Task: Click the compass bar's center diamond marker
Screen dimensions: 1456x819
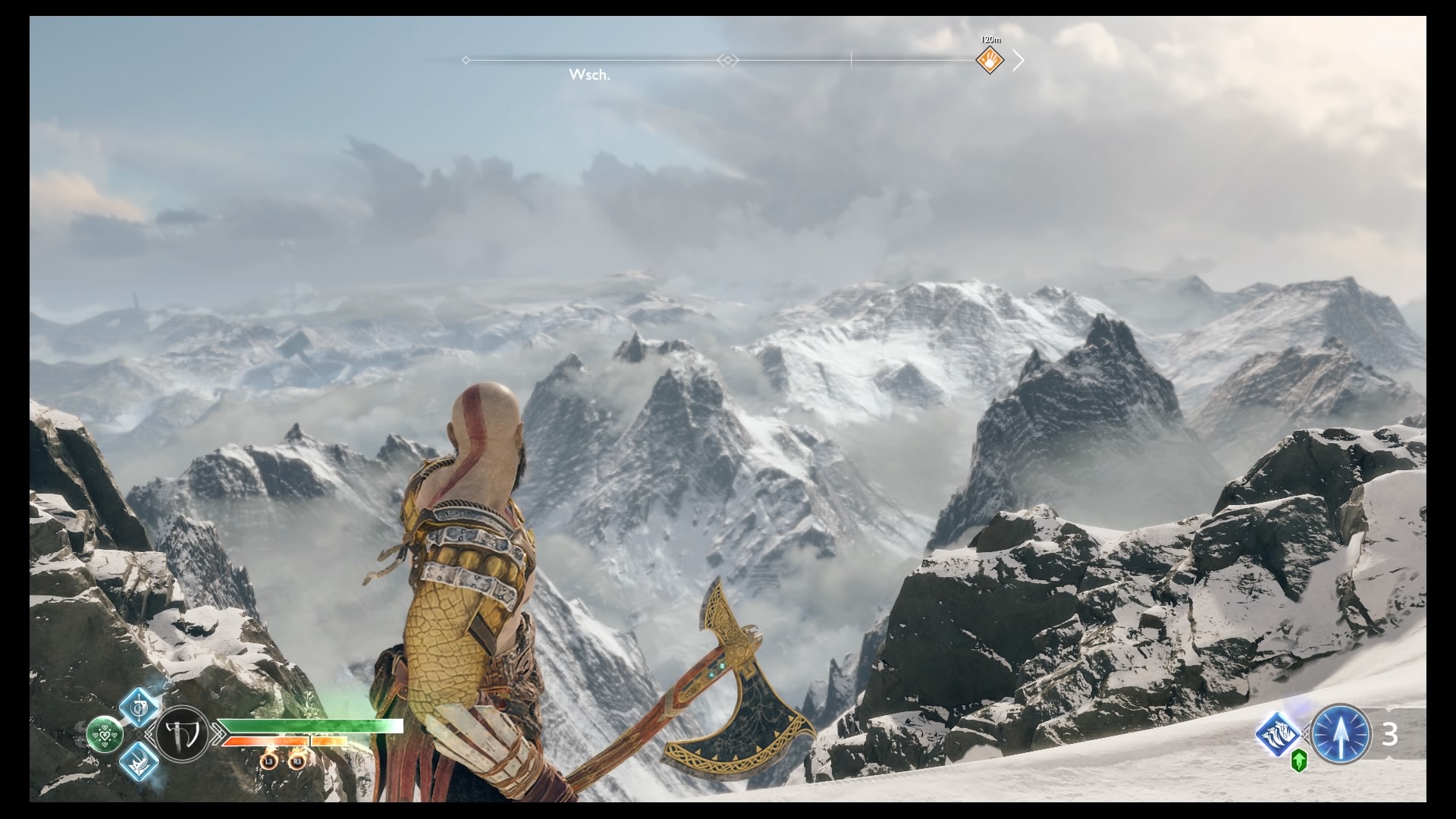Action: [727, 60]
